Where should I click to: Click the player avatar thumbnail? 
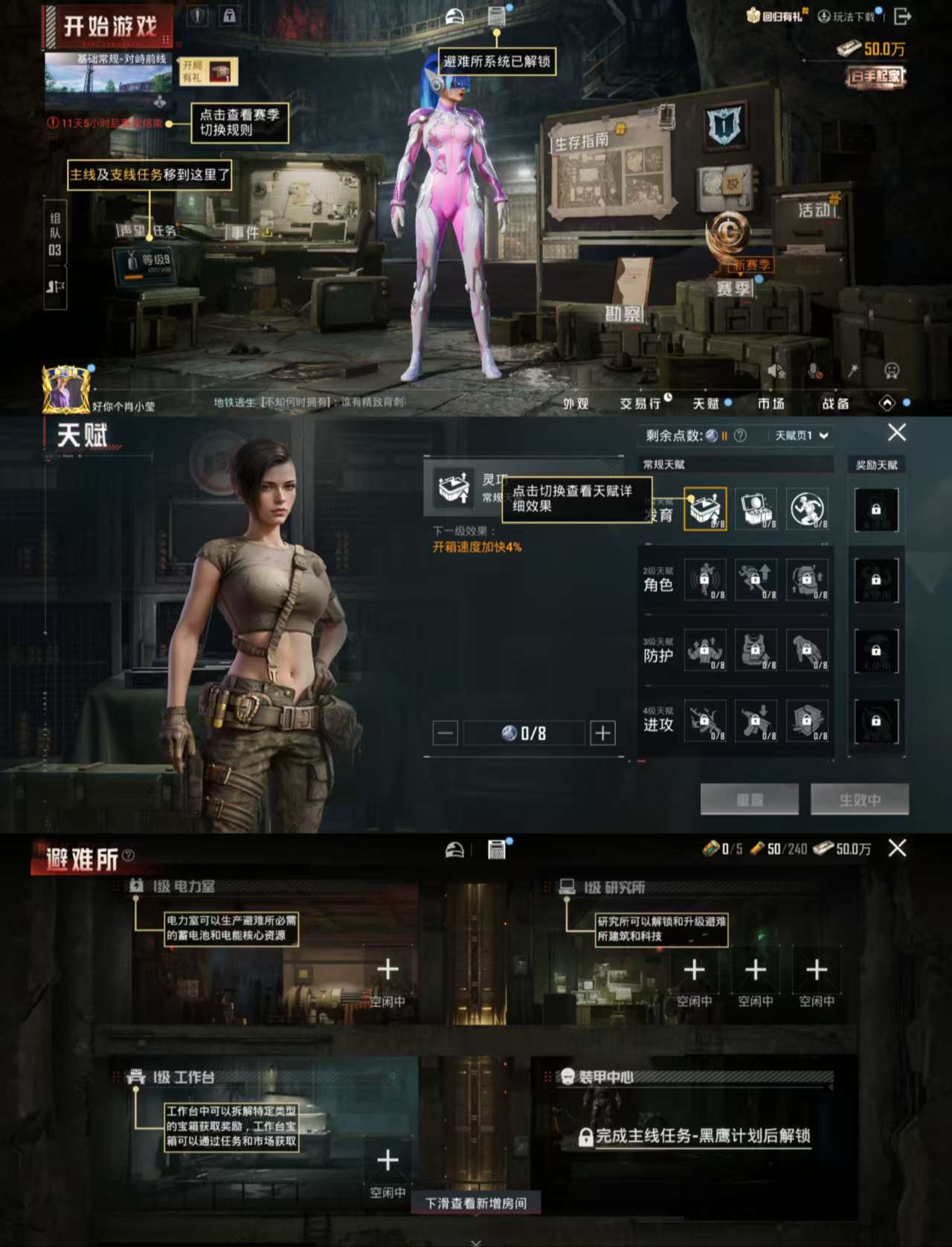pos(65,387)
